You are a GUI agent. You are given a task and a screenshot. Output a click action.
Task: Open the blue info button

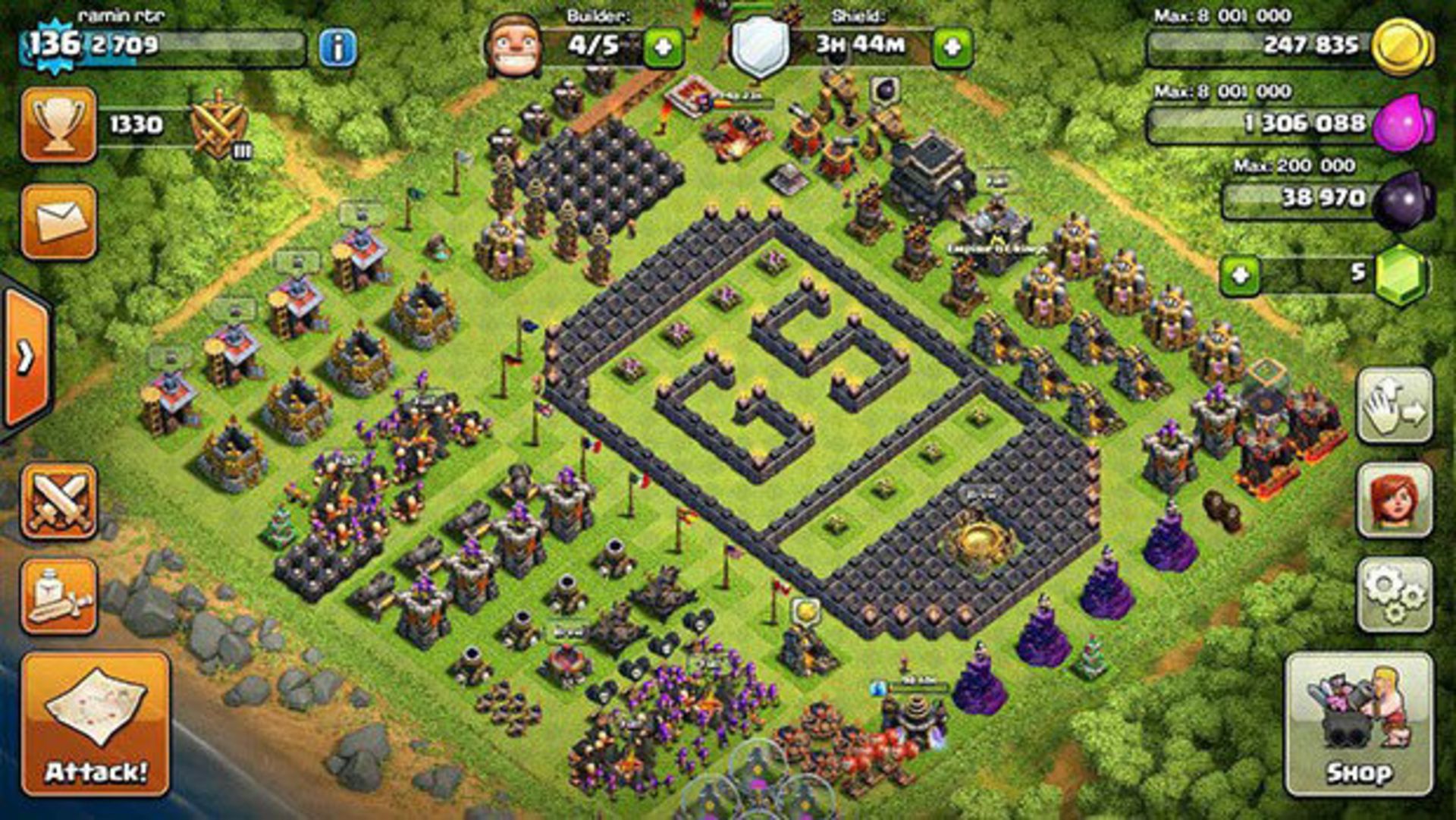(337, 49)
